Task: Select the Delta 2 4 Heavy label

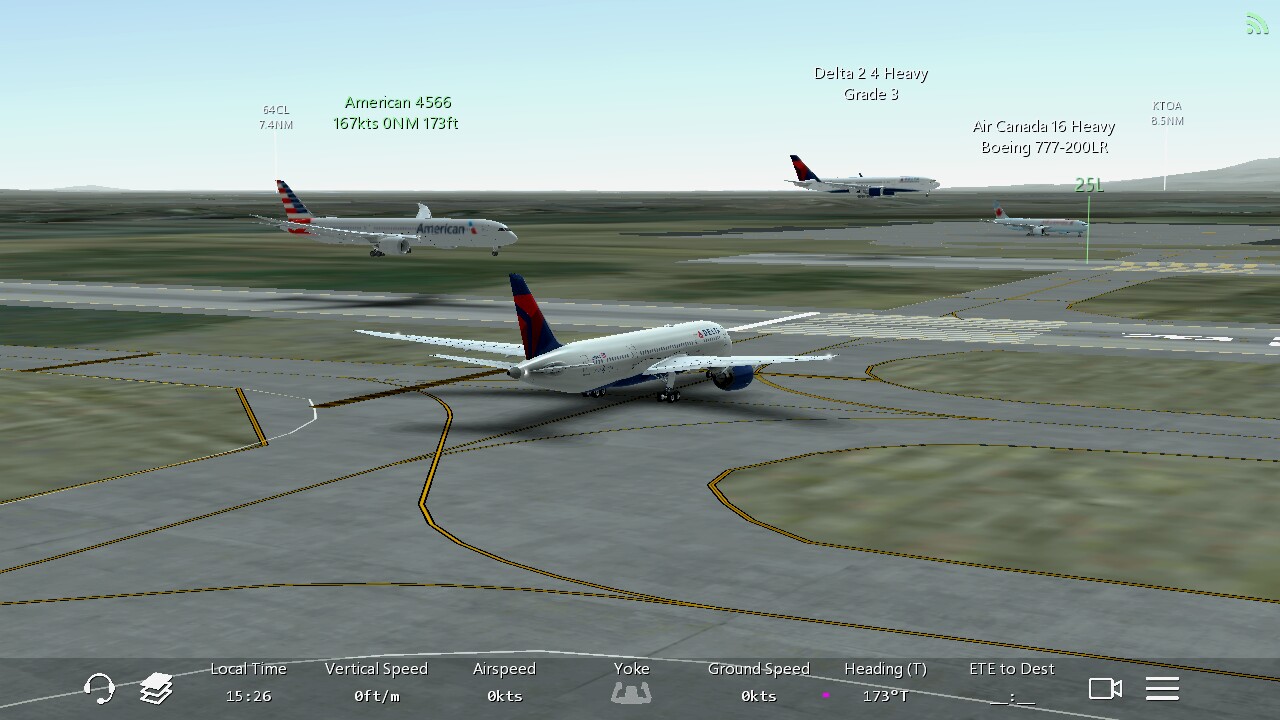Action: [871, 84]
